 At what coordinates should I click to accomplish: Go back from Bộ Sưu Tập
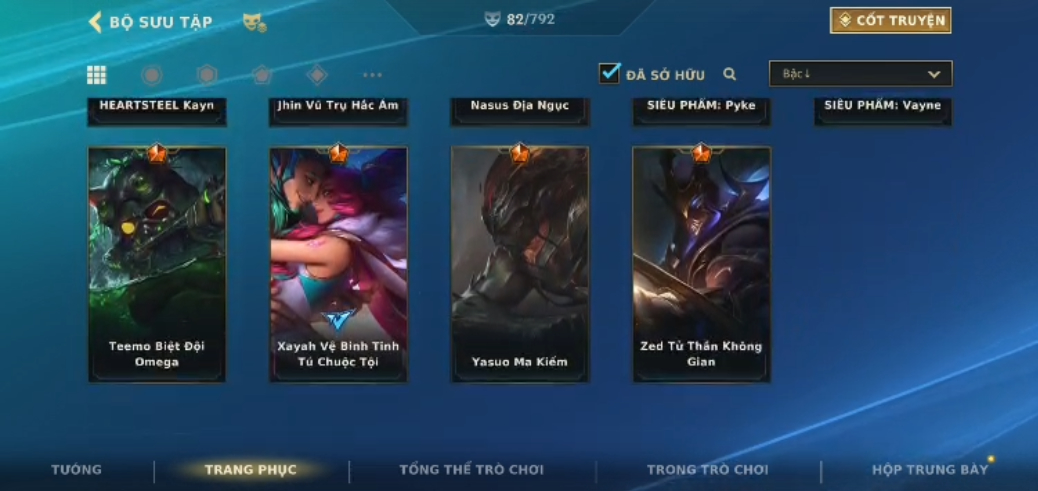coord(96,22)
